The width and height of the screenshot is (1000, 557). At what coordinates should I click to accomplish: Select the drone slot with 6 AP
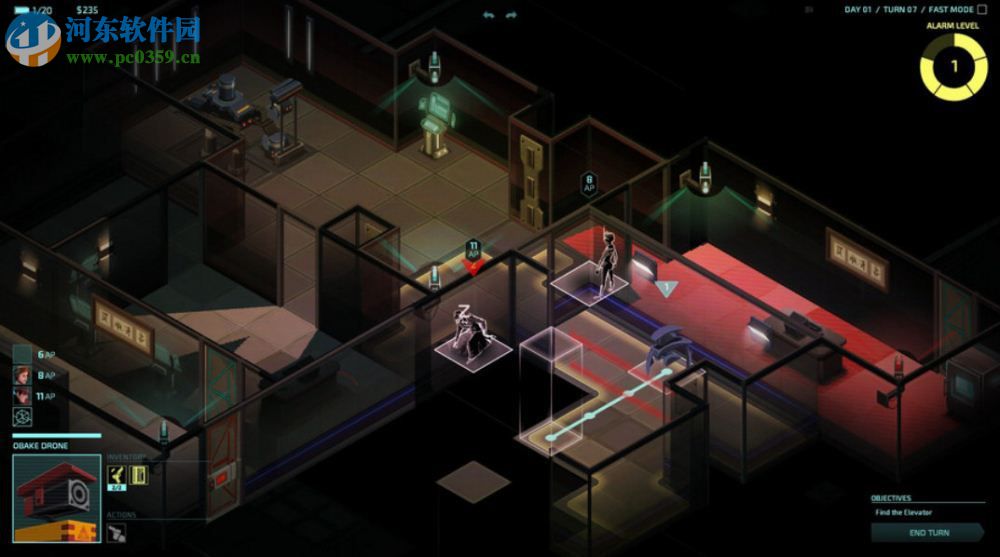tap(22, 354)
